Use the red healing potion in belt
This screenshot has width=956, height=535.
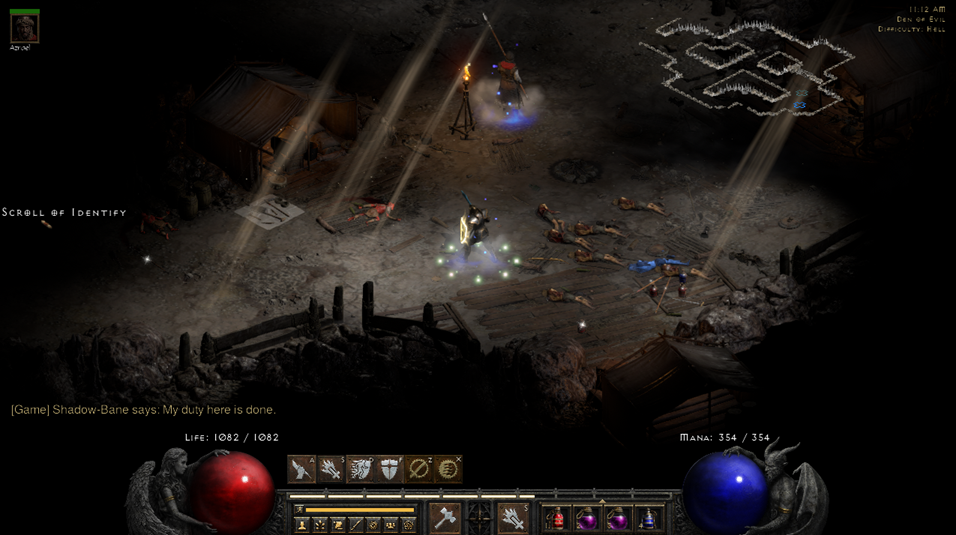(557, 518)
